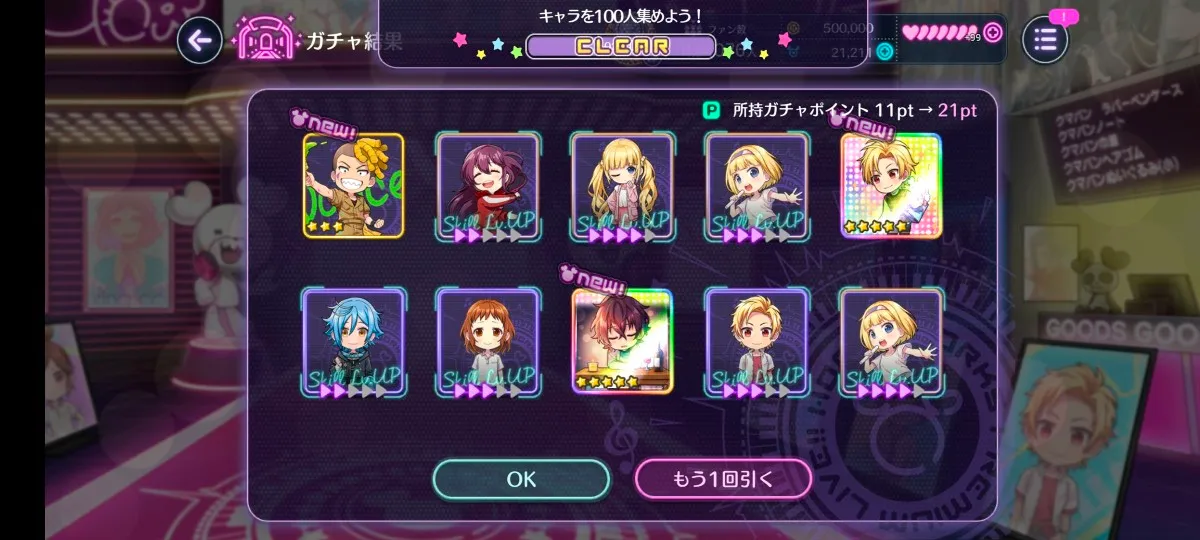This screenshot has width=1200, height=540.
Task: Select the blonde boy in white jacket card
Action: (x=757, y=342)
